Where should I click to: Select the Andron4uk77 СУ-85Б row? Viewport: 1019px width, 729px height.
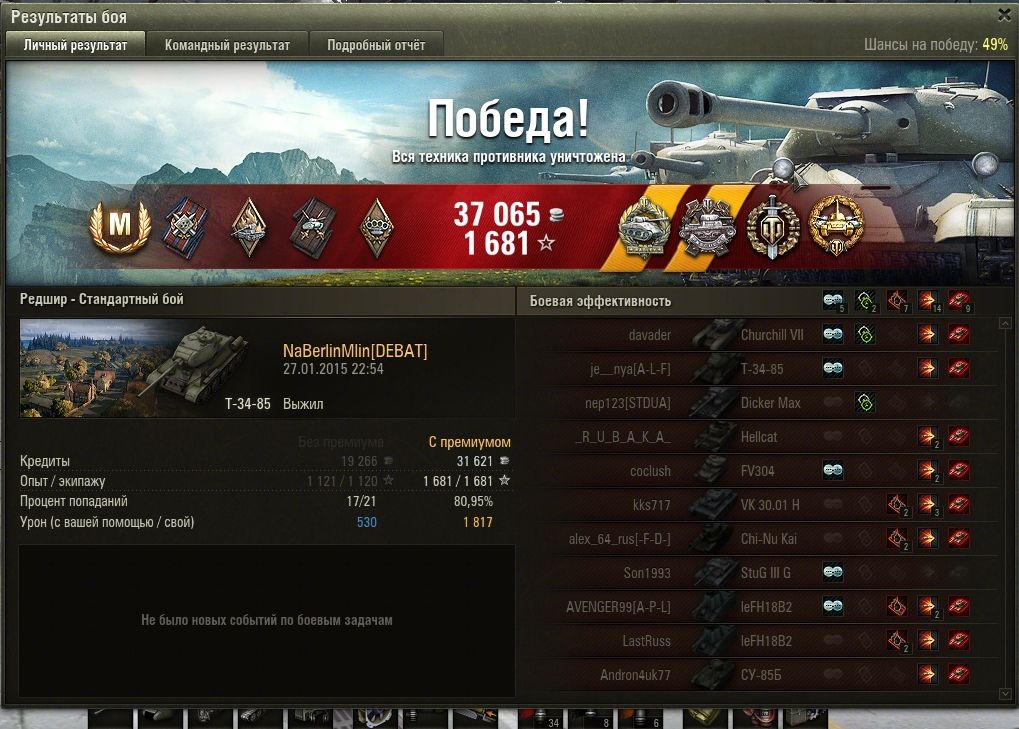[758, 674]
